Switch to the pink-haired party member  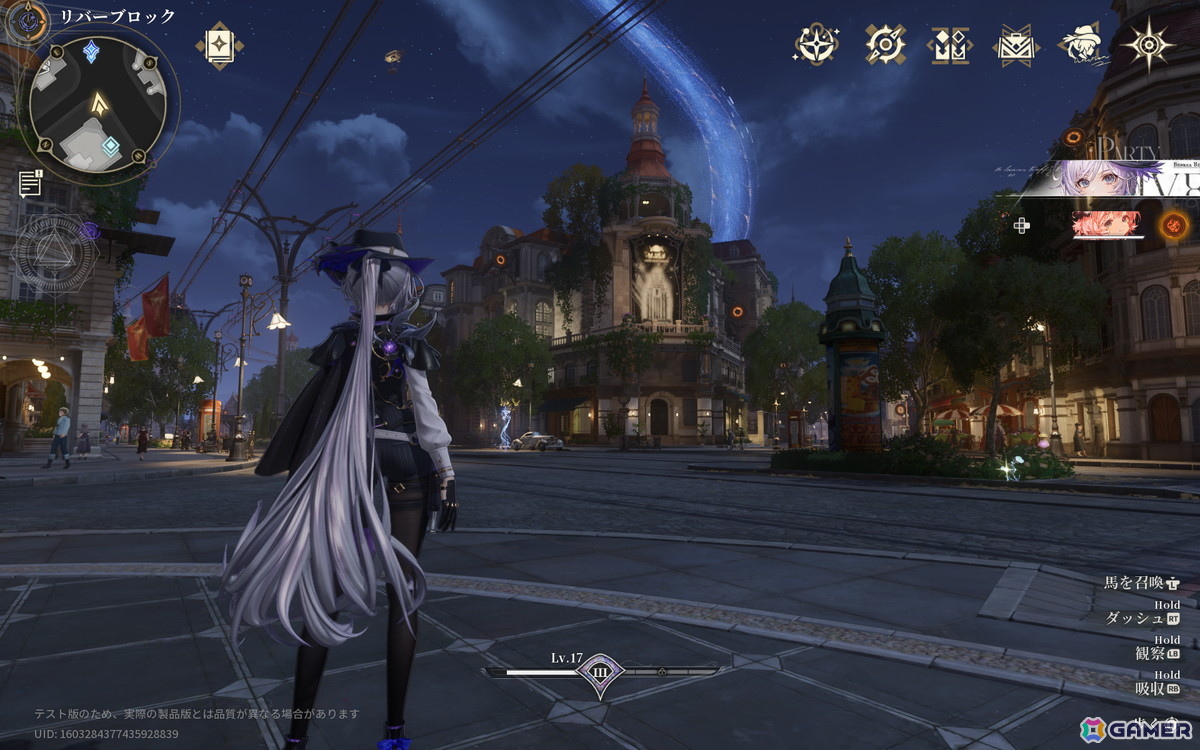click(1107, 225)
